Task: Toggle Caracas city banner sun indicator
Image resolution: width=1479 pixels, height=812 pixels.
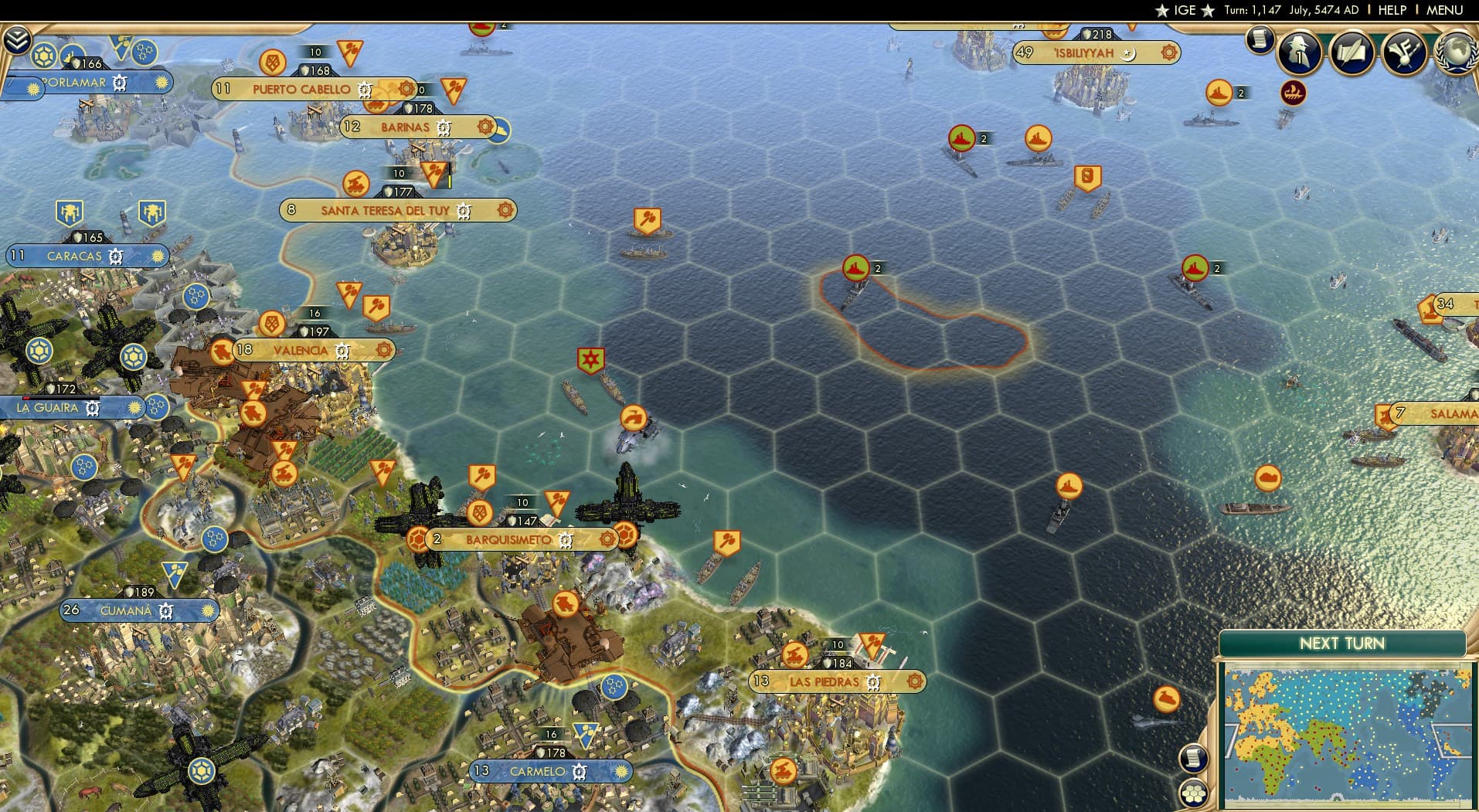Action: (158, 255)
